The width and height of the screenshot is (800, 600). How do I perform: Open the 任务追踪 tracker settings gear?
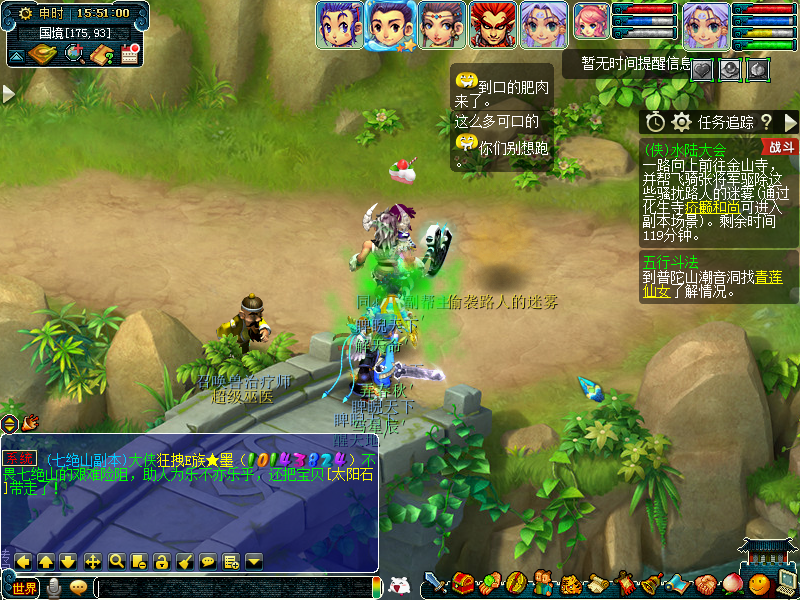pyautogui.click(x=682, y=122)
